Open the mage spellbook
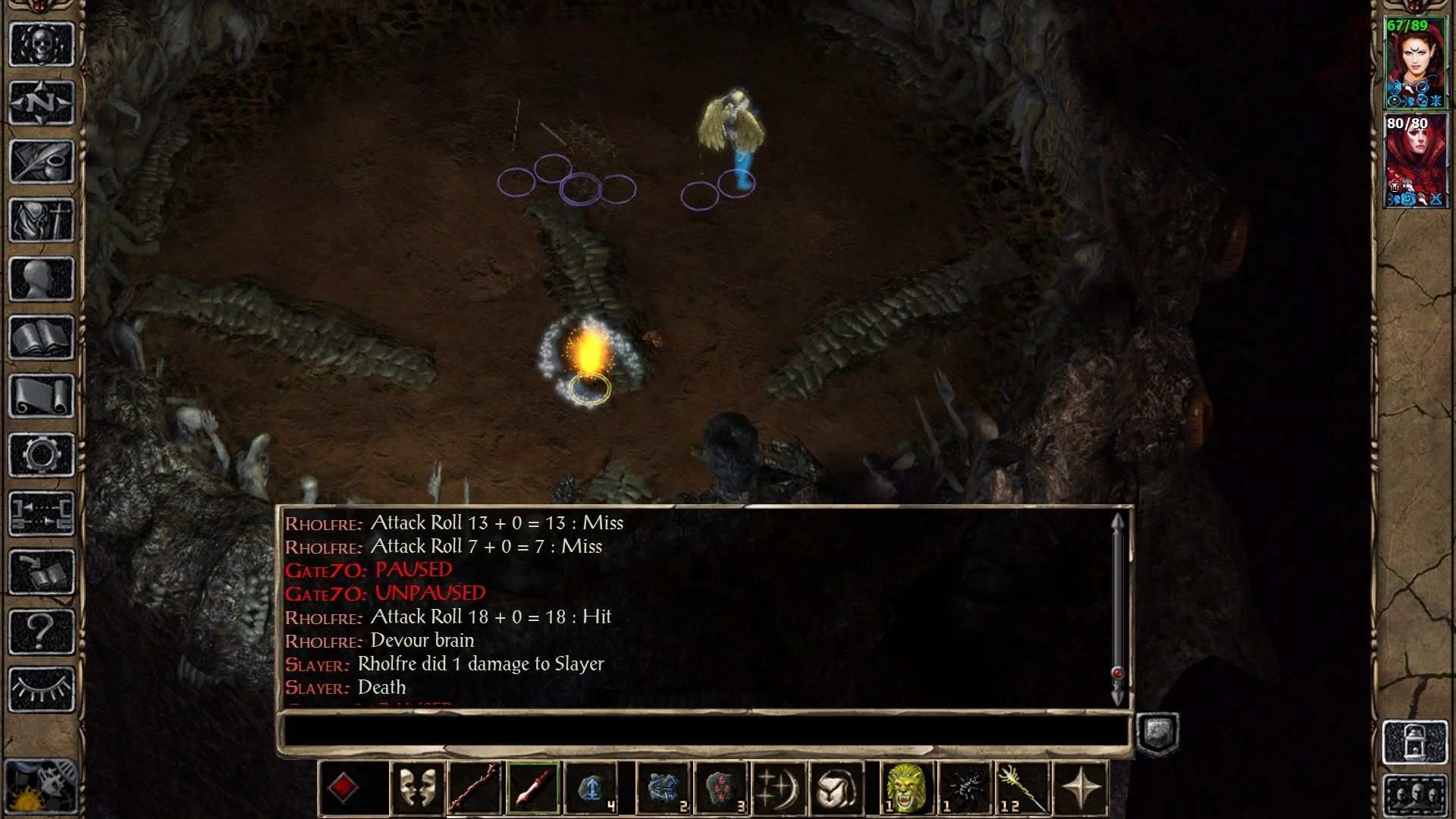Image resolution: width=1456 pixels, height=819 pixels. tap(42, 337)
